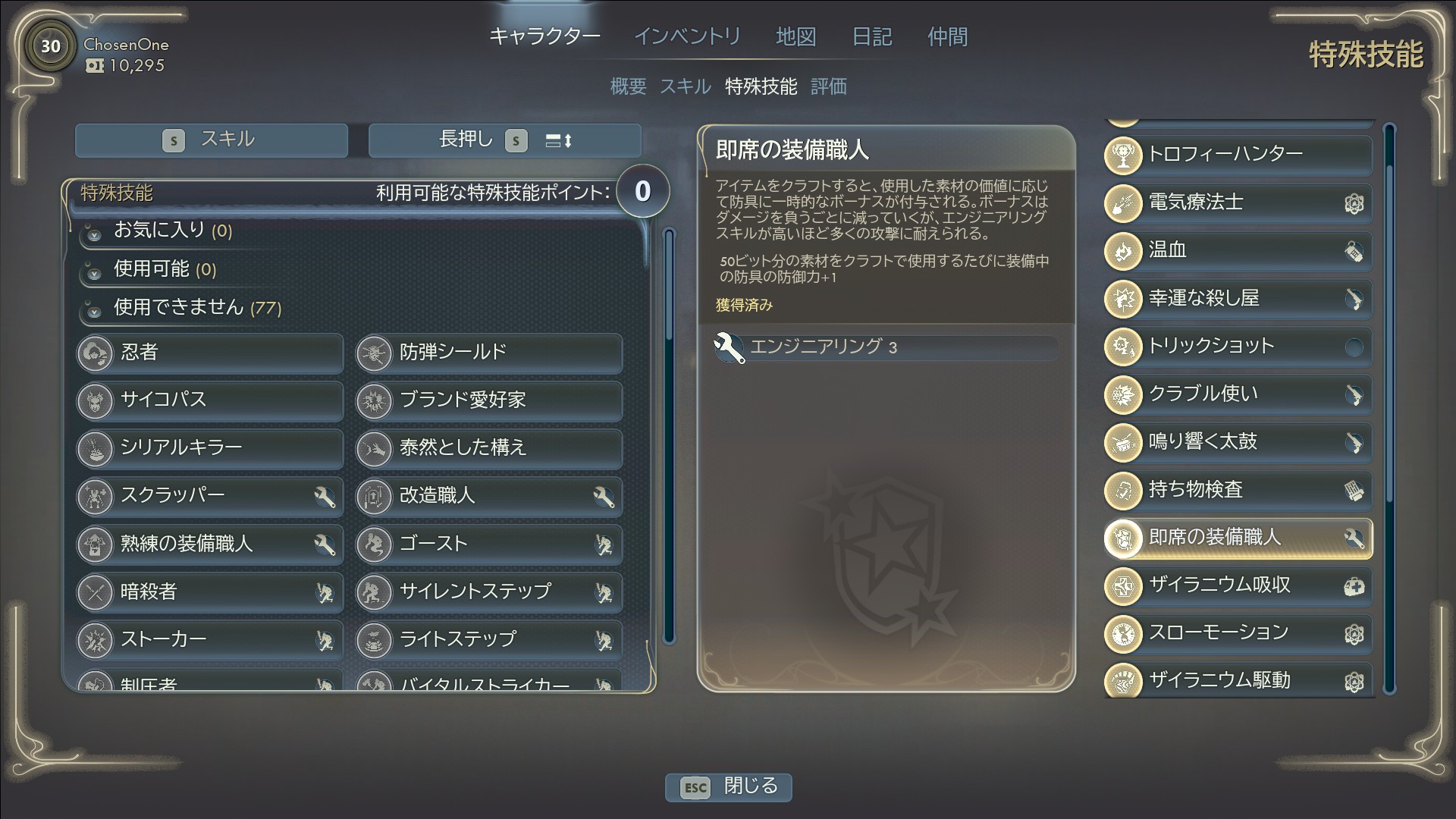Switch to the インベントリ tab
This screenshot has width=1456, height=819.
pyautogui.click(x=686, y=36)
